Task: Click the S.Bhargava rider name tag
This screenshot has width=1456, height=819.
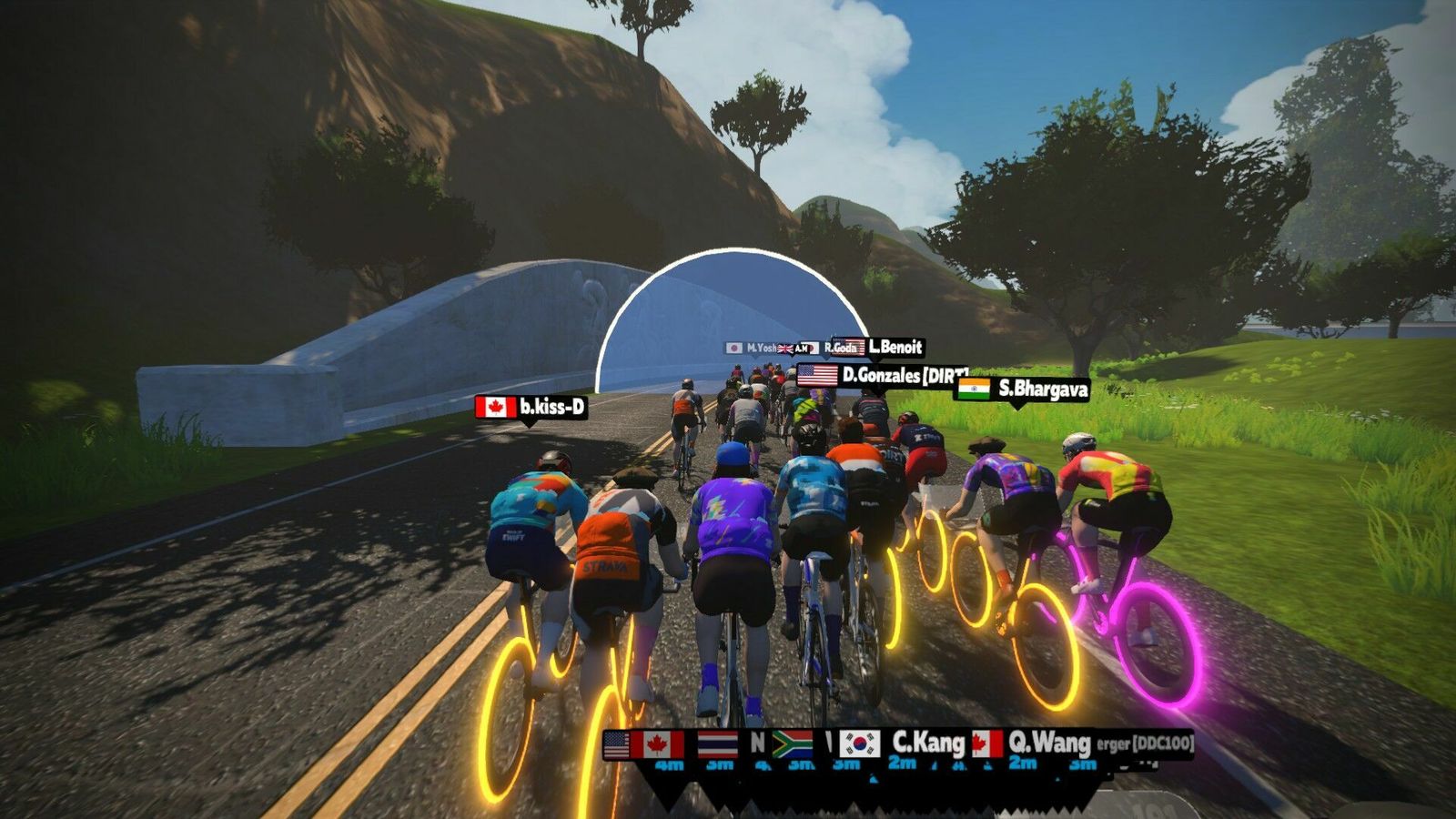Action: tap(1023, 389)
